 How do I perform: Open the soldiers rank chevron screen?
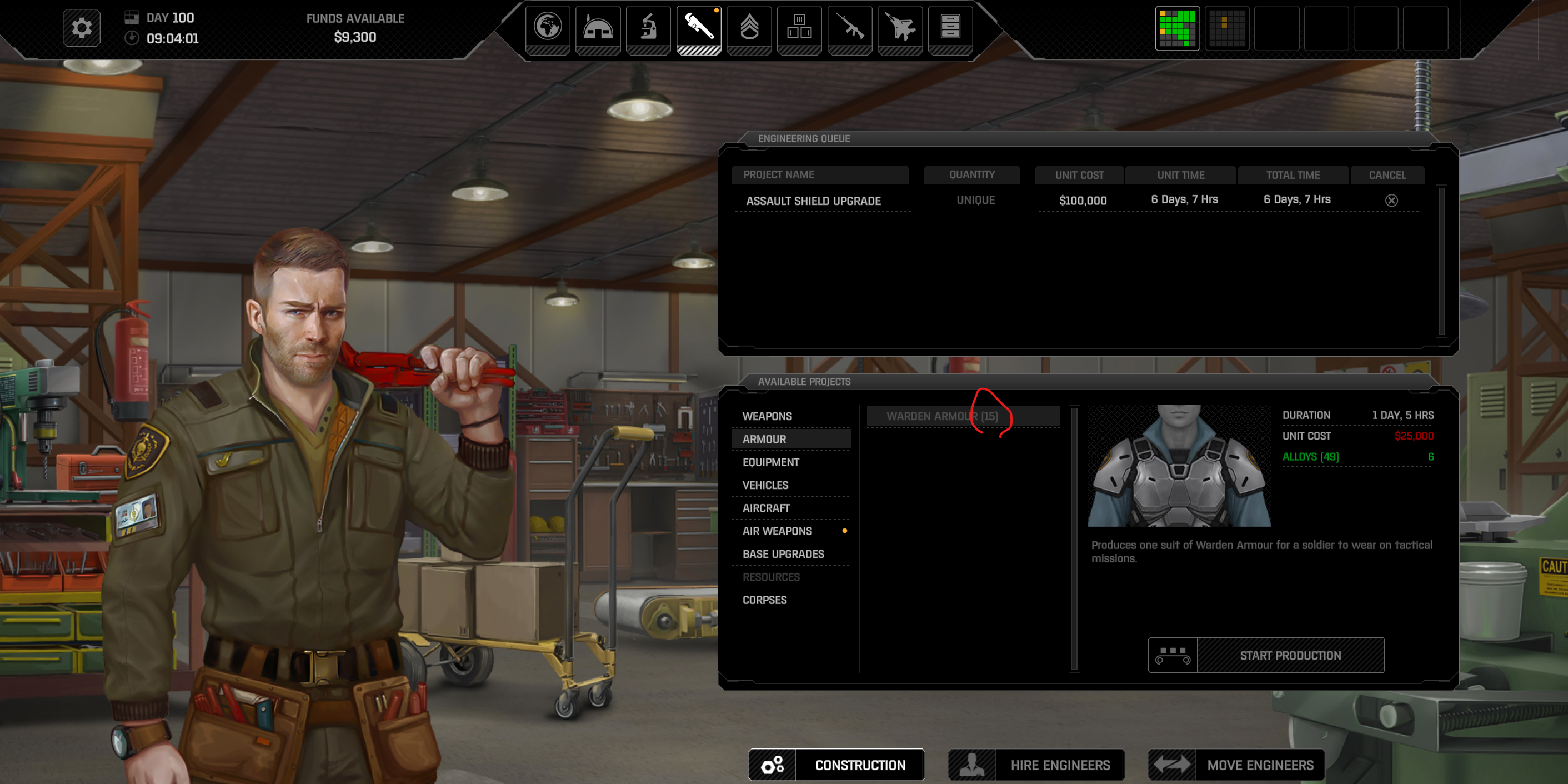point(749,28)
